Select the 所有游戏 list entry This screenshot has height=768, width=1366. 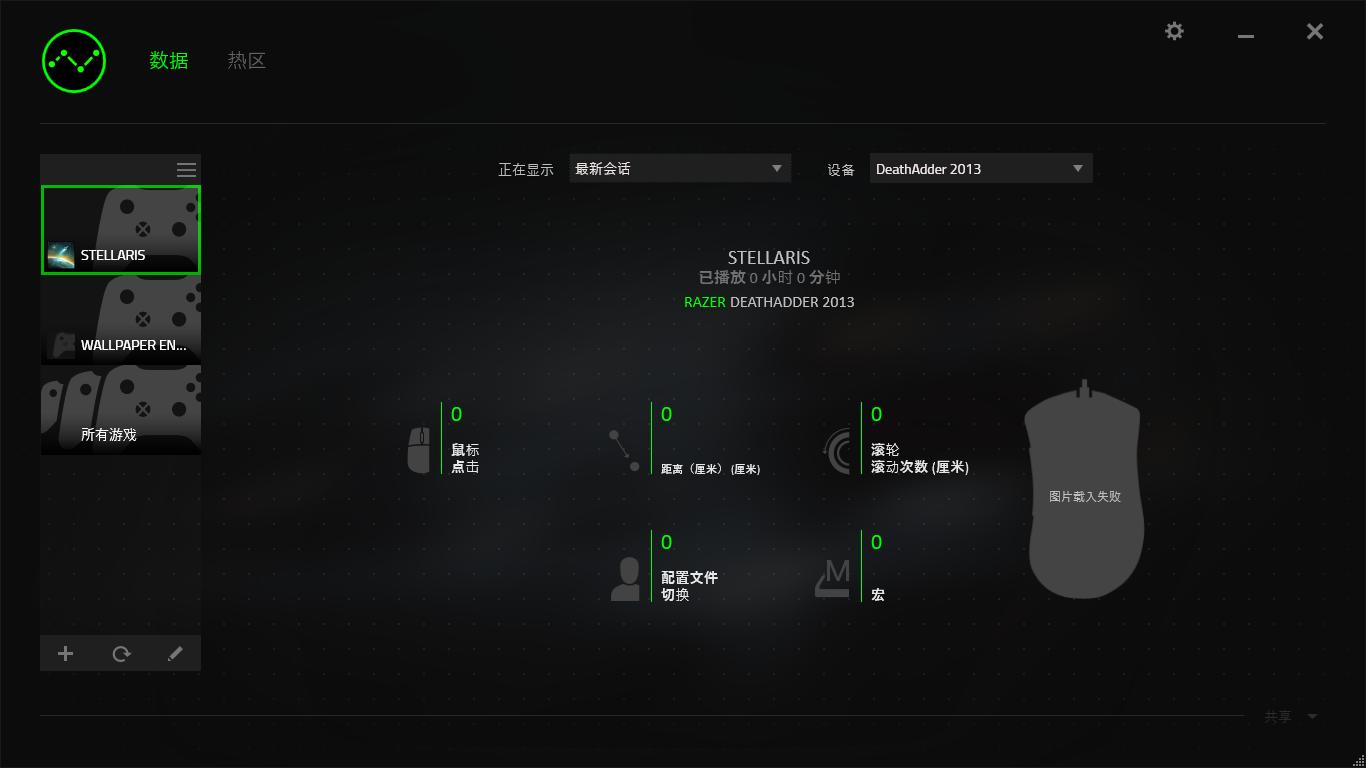[120, 410]
